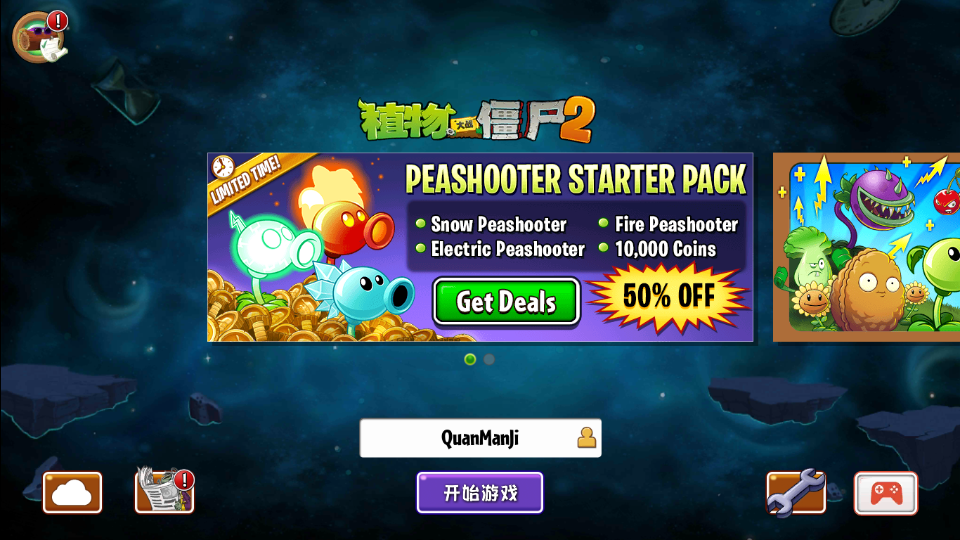The height and width of the screenshot is (540, 960).
Task: Show the second banner via grey dot
Action: tap(489, 359)
